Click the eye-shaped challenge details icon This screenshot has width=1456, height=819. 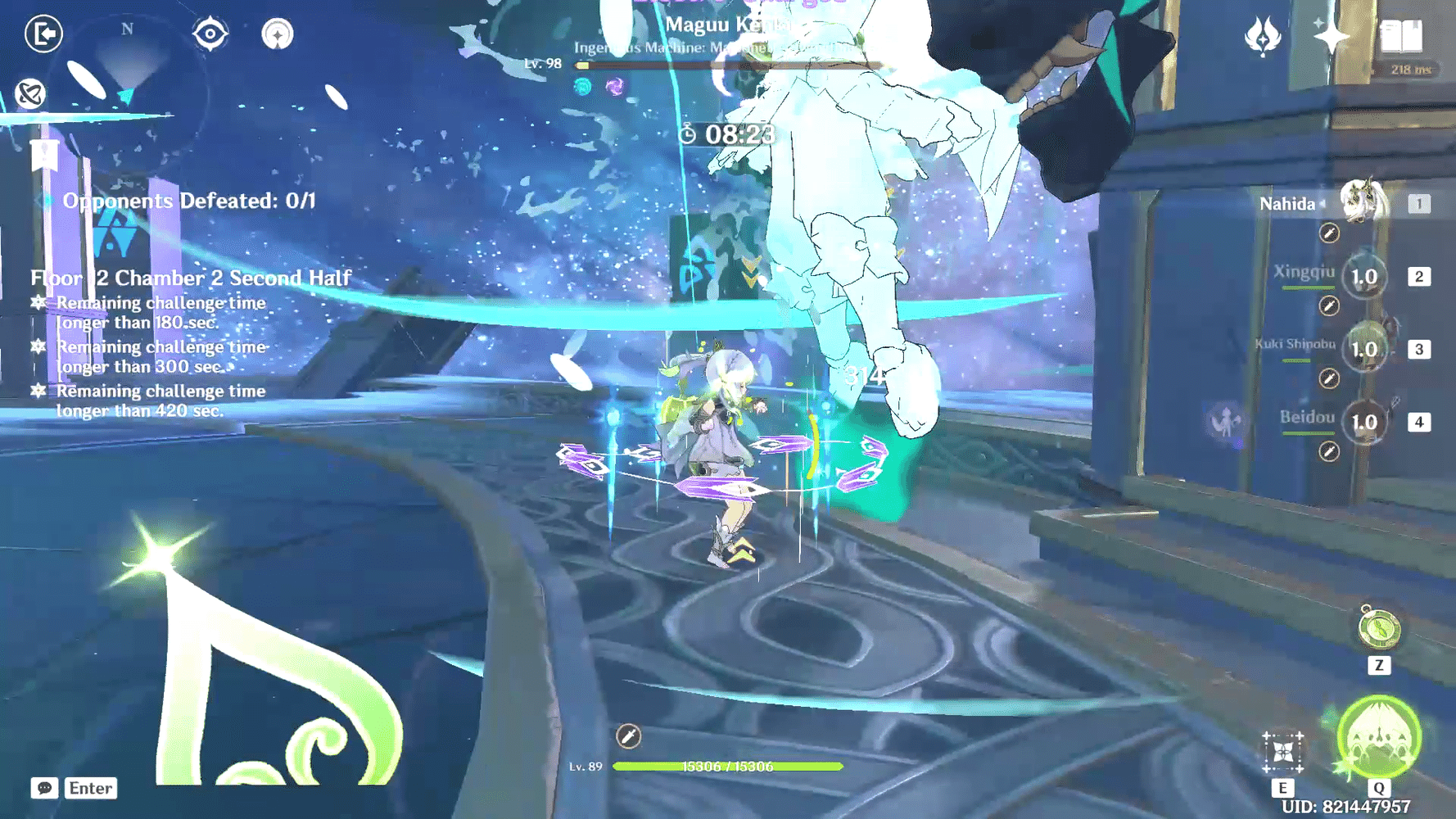pyautogui.click(x=209, y=34)
